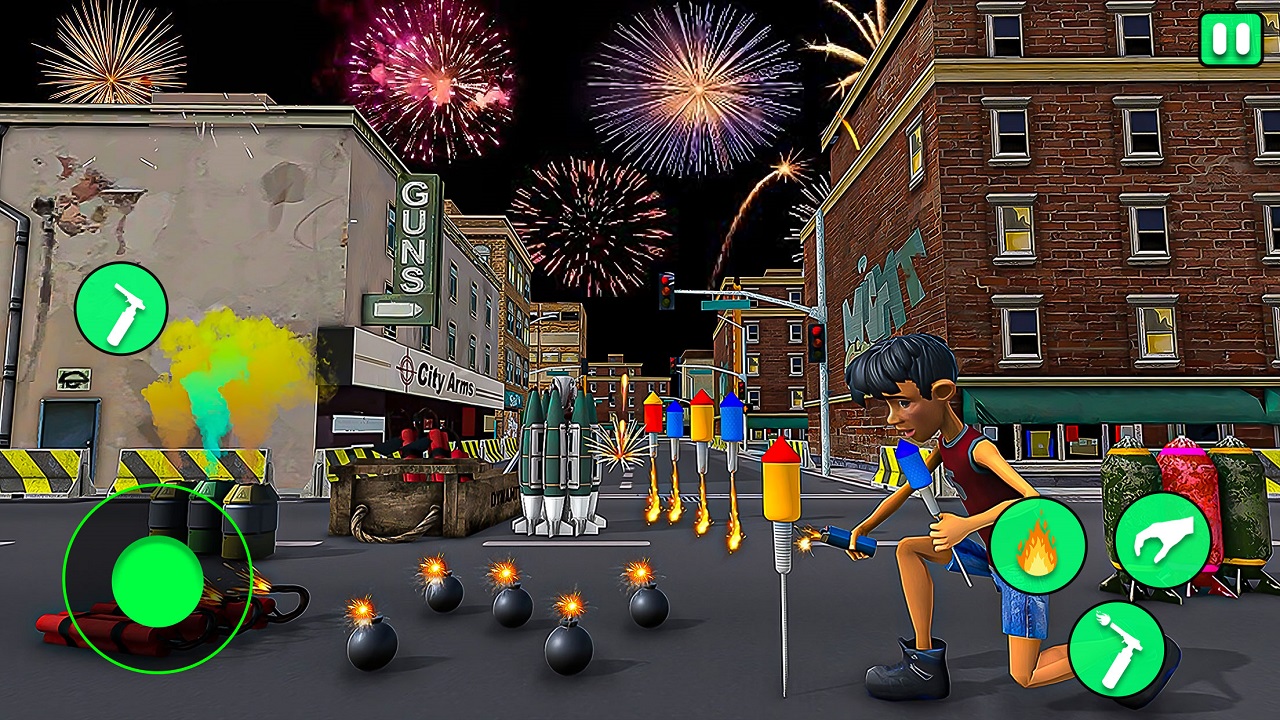Screen dimensions: 1280x720
Task: Select the green missile fireworks on the launcher
Action: [x=560, y=450]
